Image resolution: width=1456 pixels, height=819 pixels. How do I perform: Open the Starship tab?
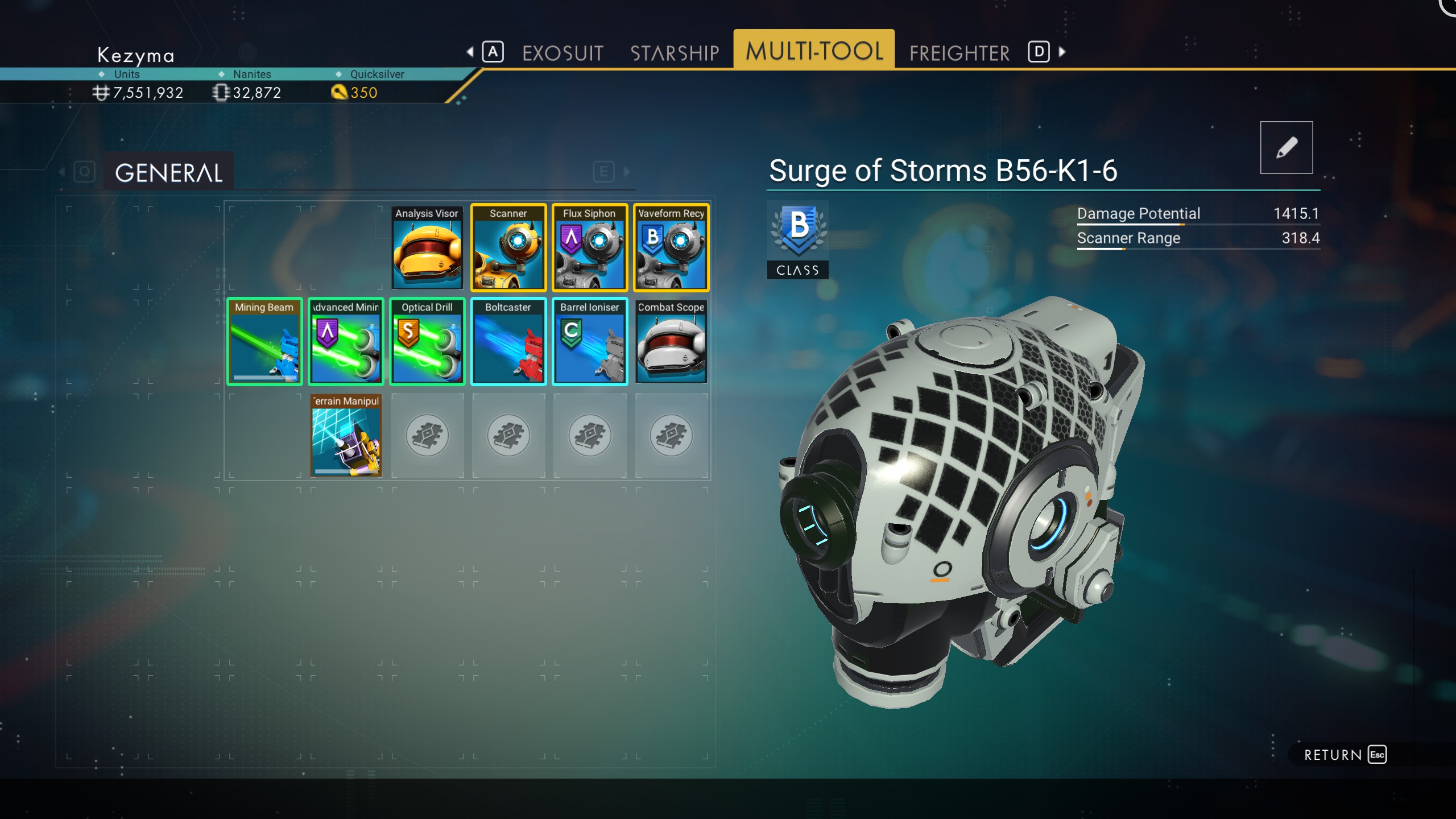pyautogui.click(x=675, y=53)
